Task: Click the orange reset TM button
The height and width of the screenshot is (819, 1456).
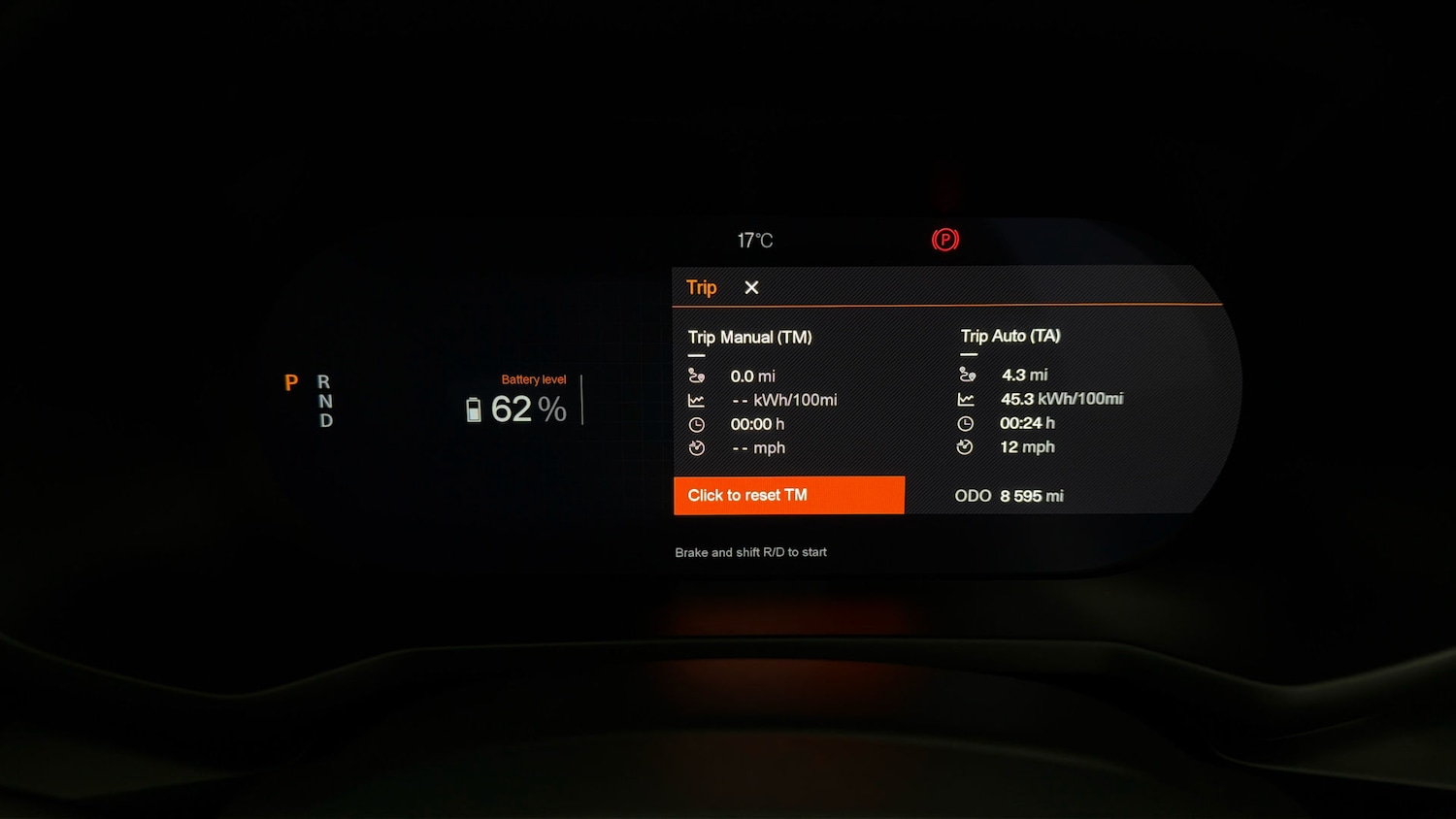Action: 788,495
